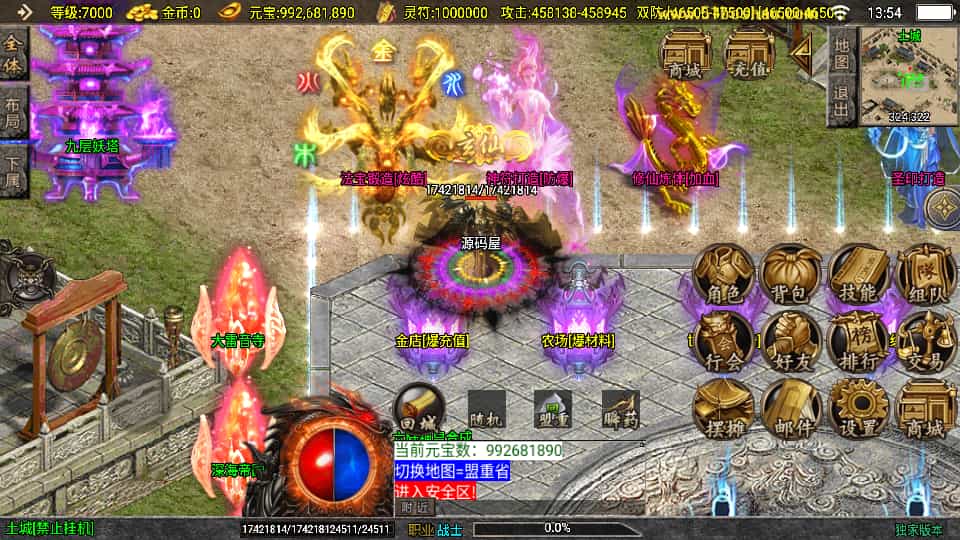Open the 行会 guild menu
Screen dimensions: 960x540
click(724, 342)
